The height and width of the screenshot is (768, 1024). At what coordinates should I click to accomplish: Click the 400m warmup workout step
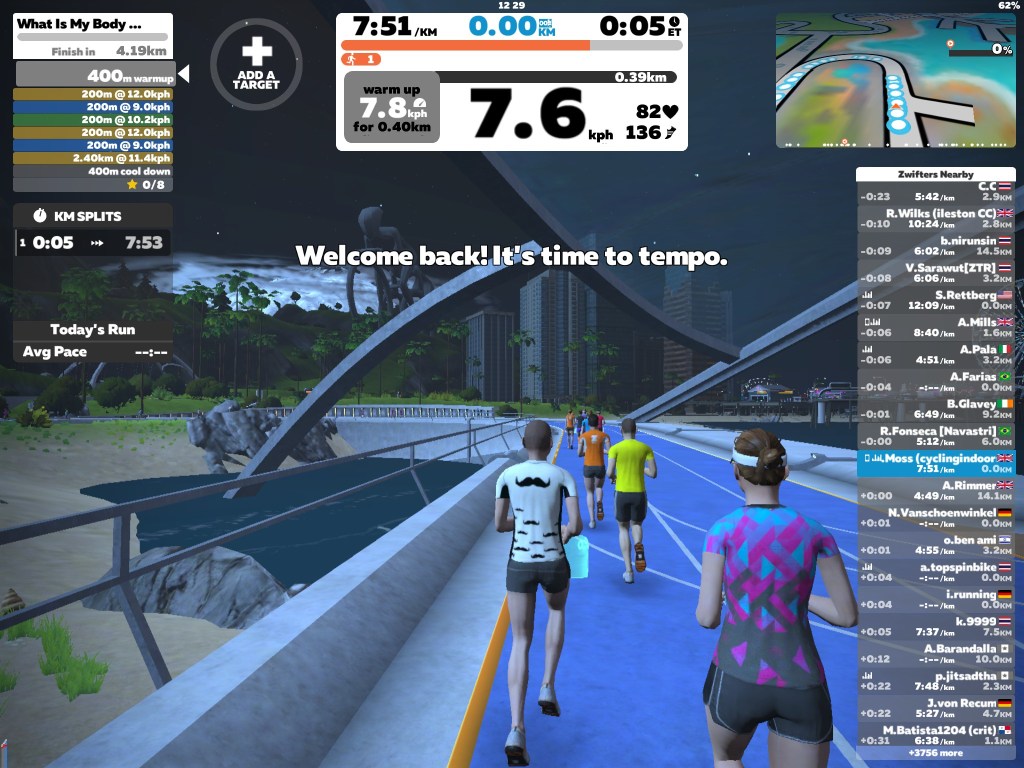pos(95,76)
